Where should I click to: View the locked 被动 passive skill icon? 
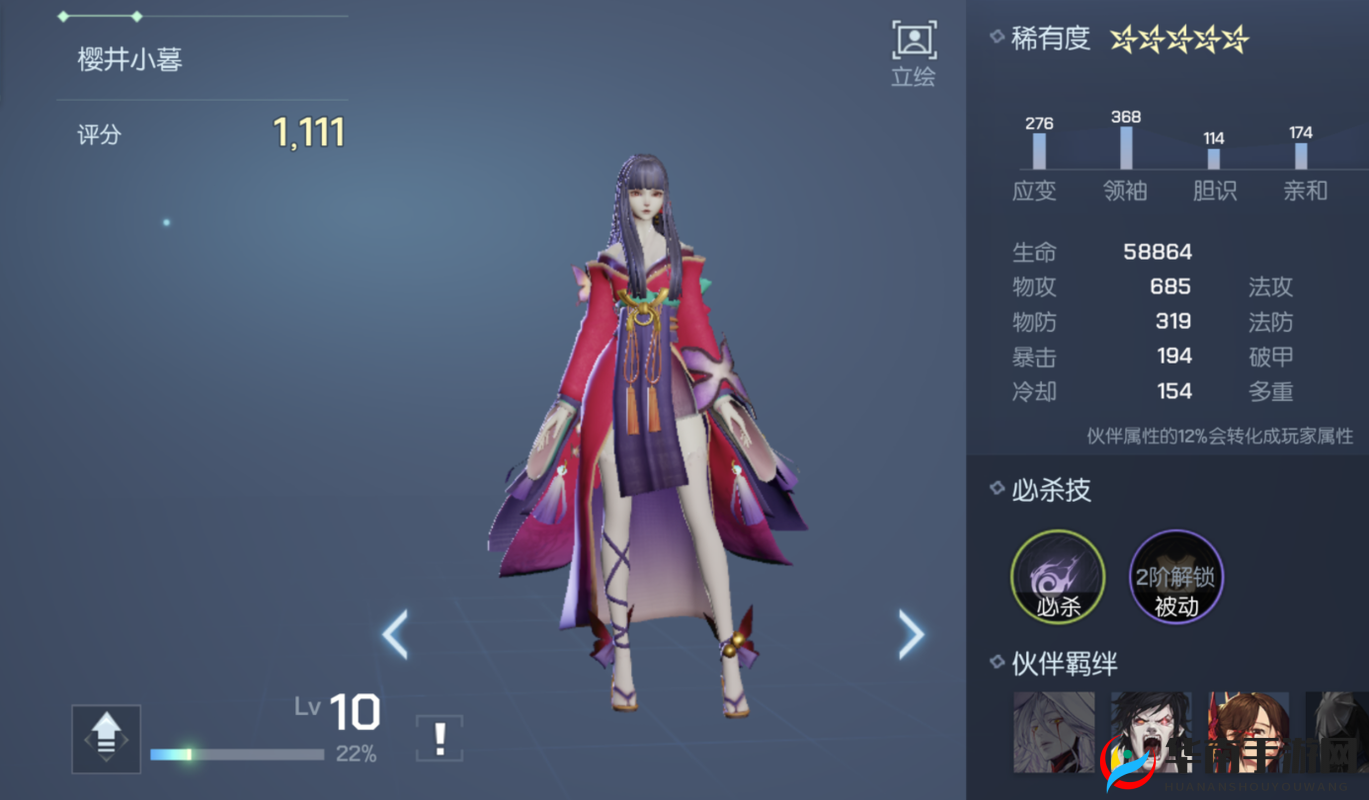[x=1175, y=578]
